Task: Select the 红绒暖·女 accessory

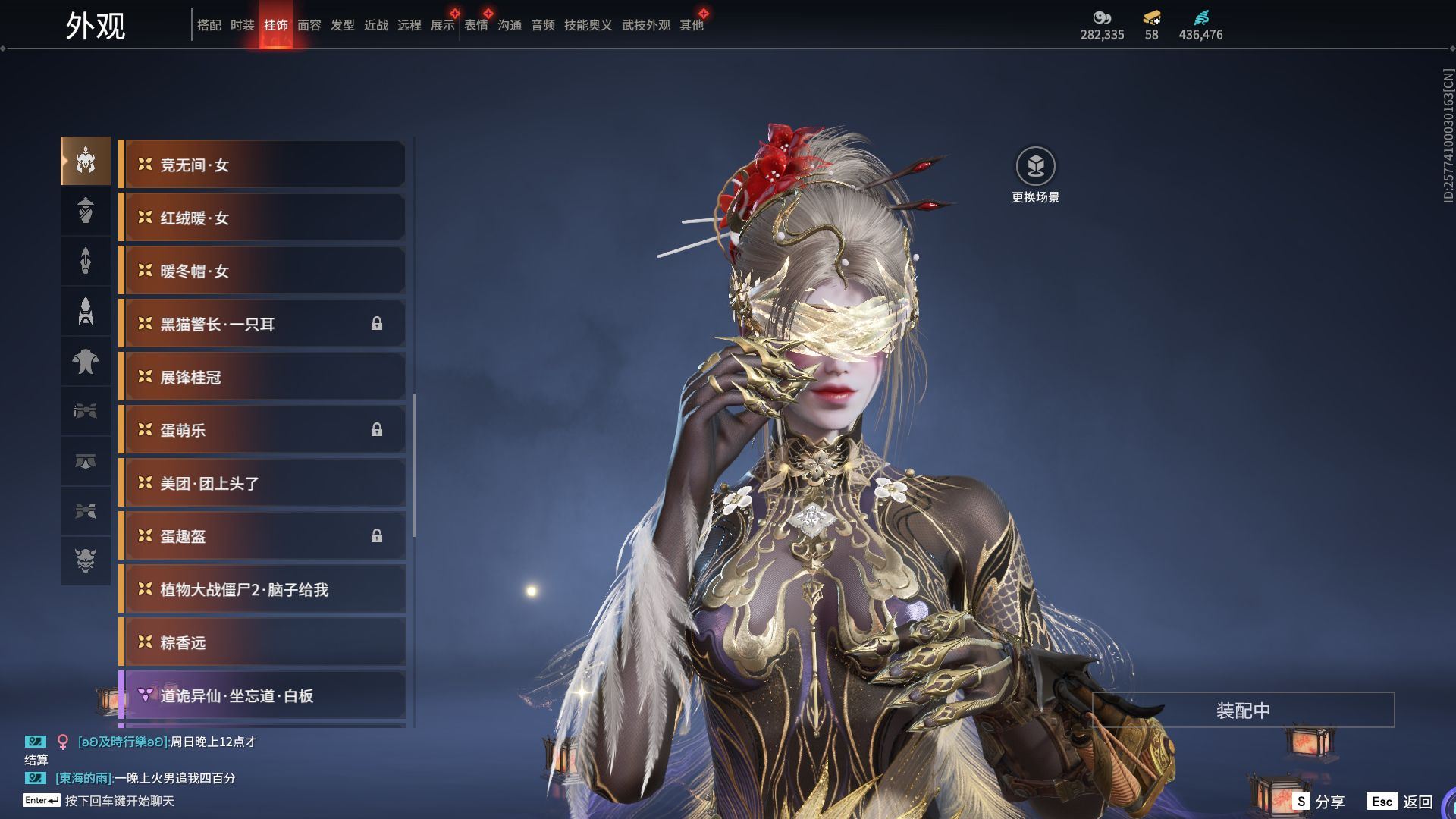Action: coord(262,218)
